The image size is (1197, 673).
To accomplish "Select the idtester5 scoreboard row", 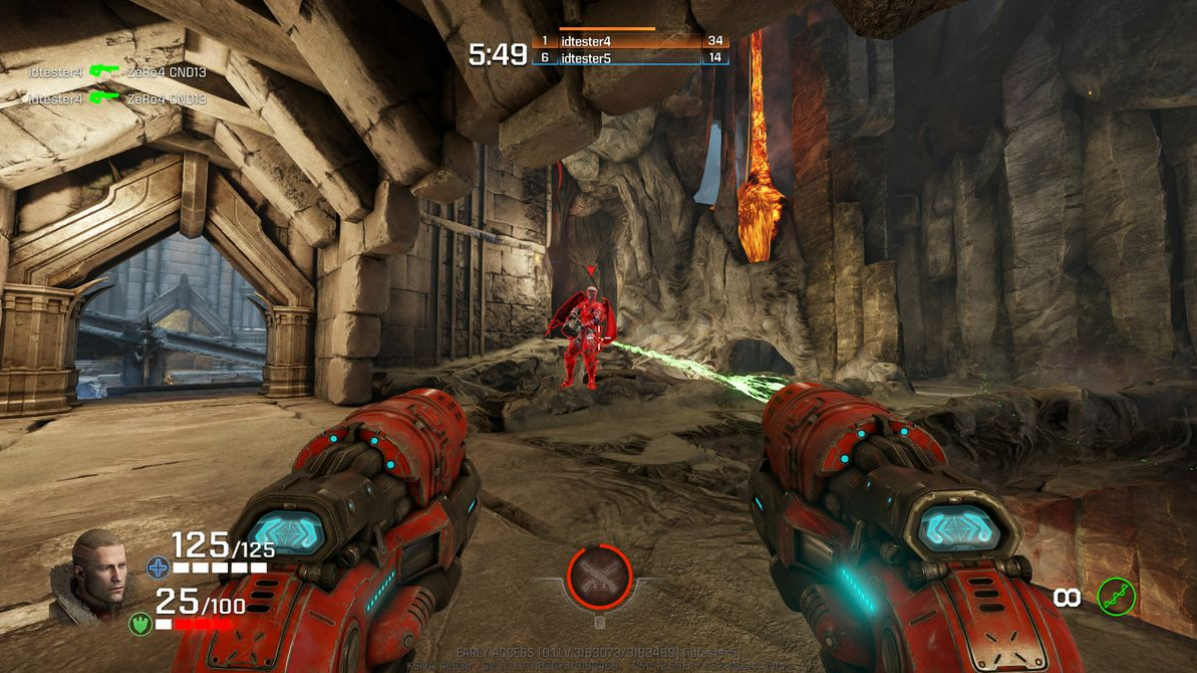I will (x=630, y=58).
